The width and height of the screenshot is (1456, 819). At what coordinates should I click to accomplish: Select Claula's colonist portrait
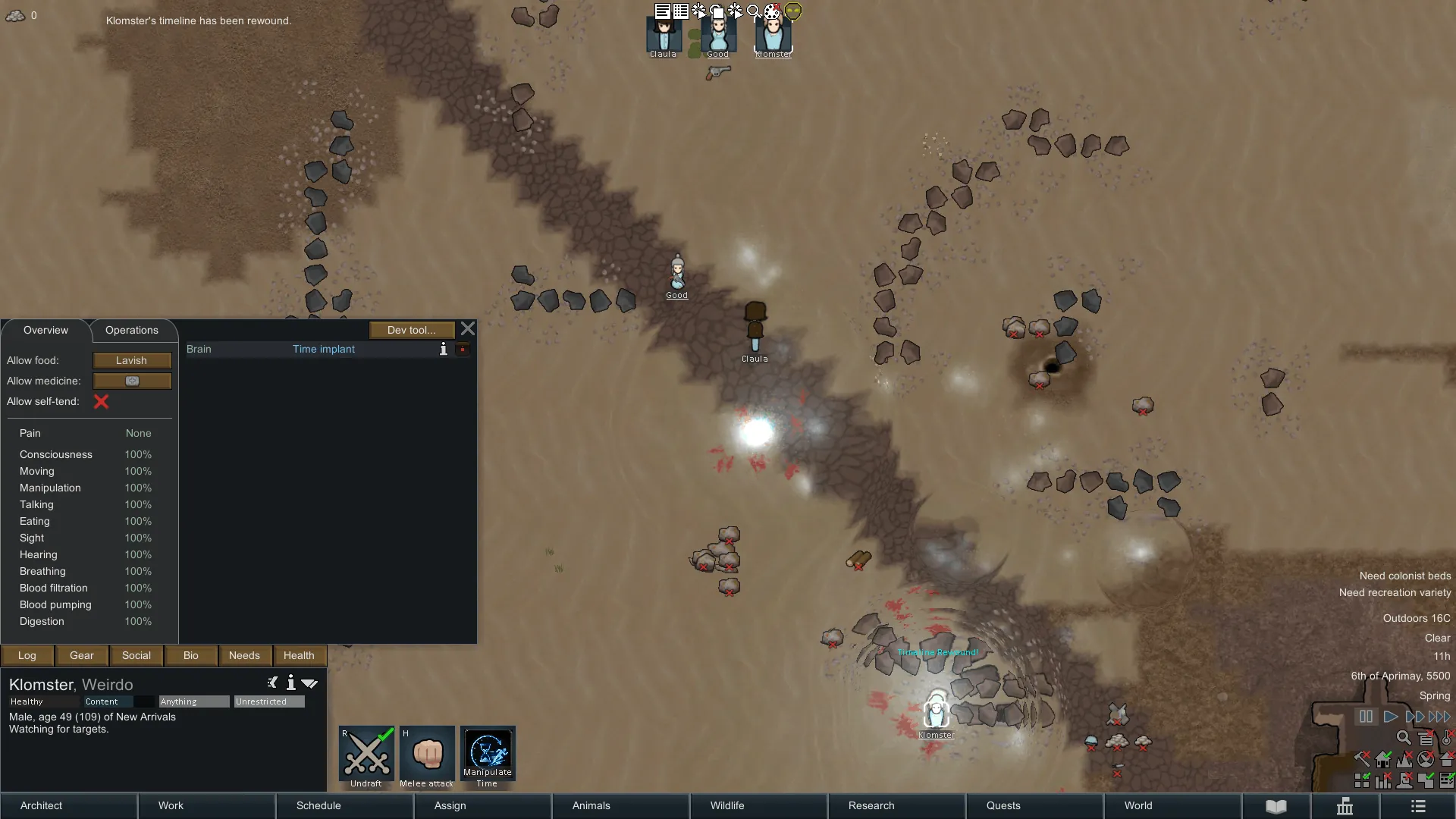(x=664, y=36)
